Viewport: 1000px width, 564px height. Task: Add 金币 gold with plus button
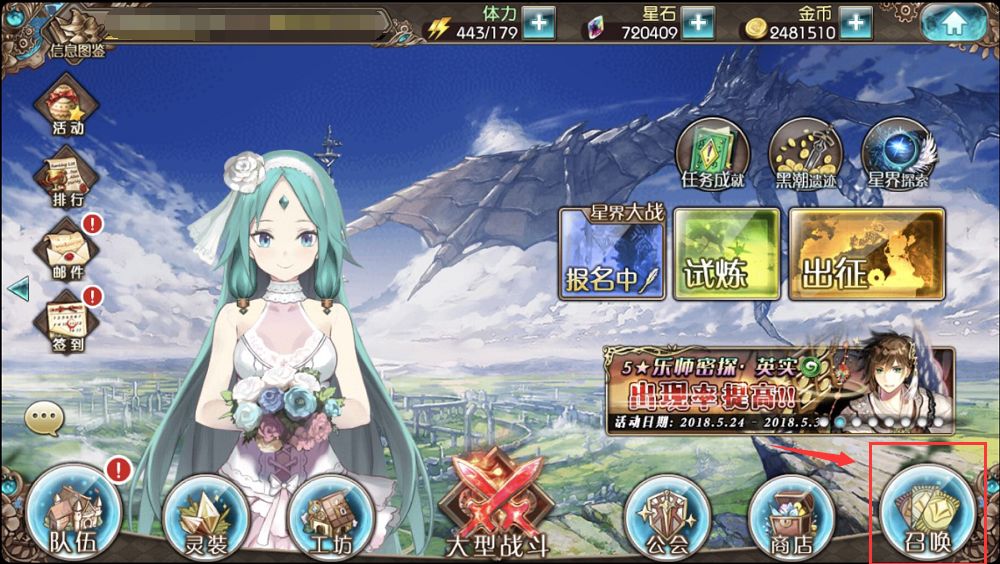(855, 23)
